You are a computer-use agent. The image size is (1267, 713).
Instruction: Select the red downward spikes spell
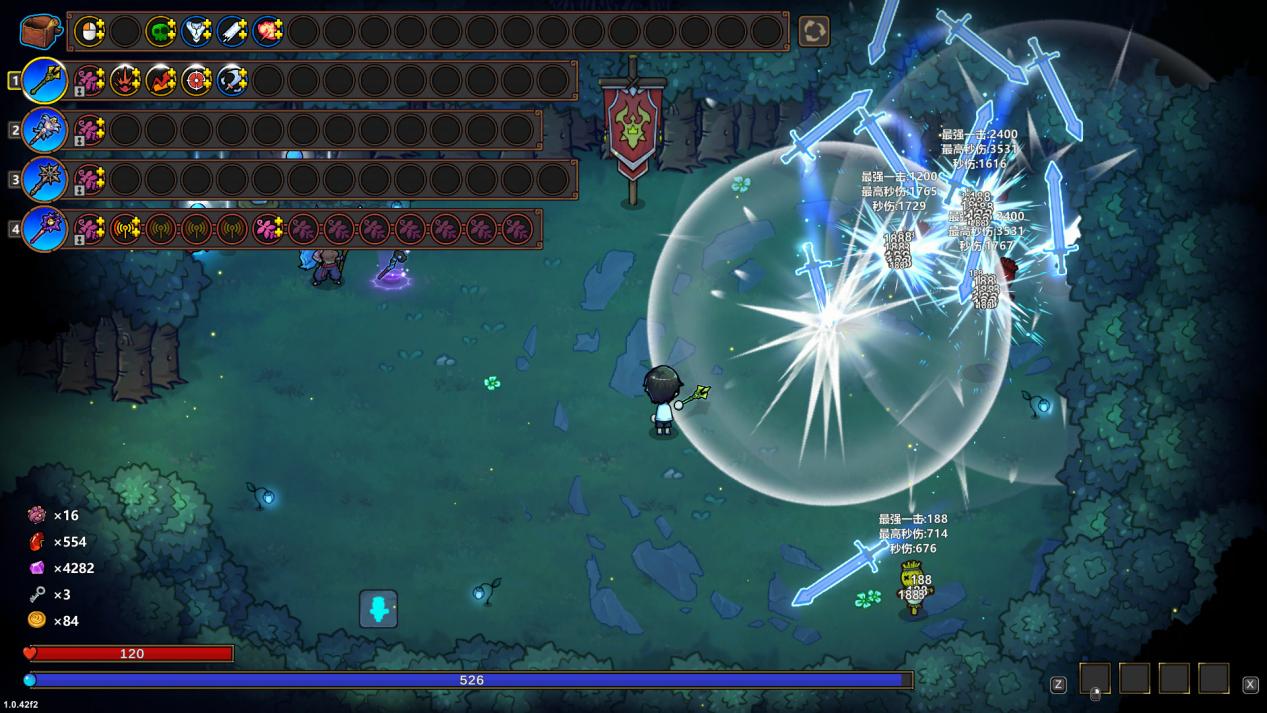[x=125, y=80]
